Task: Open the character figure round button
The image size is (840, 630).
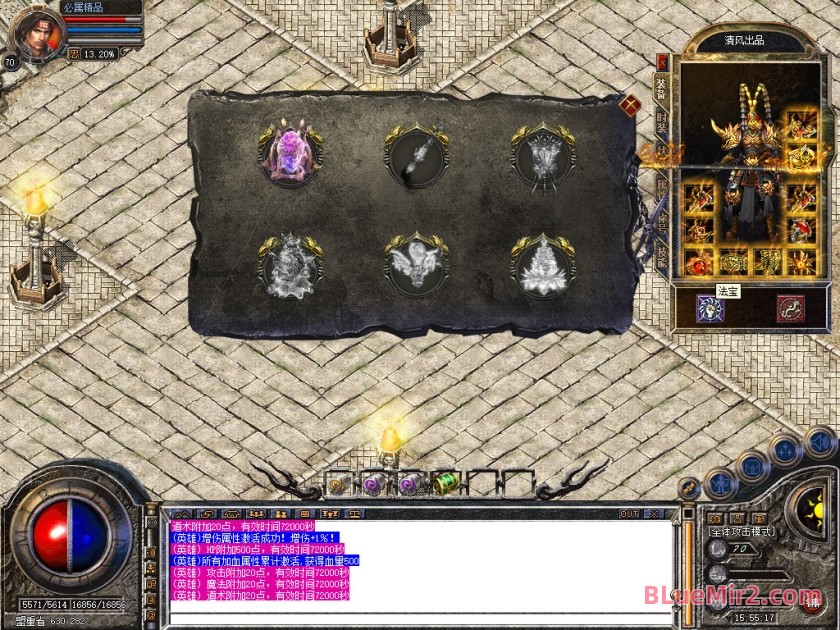Action: tap(720, 484)
